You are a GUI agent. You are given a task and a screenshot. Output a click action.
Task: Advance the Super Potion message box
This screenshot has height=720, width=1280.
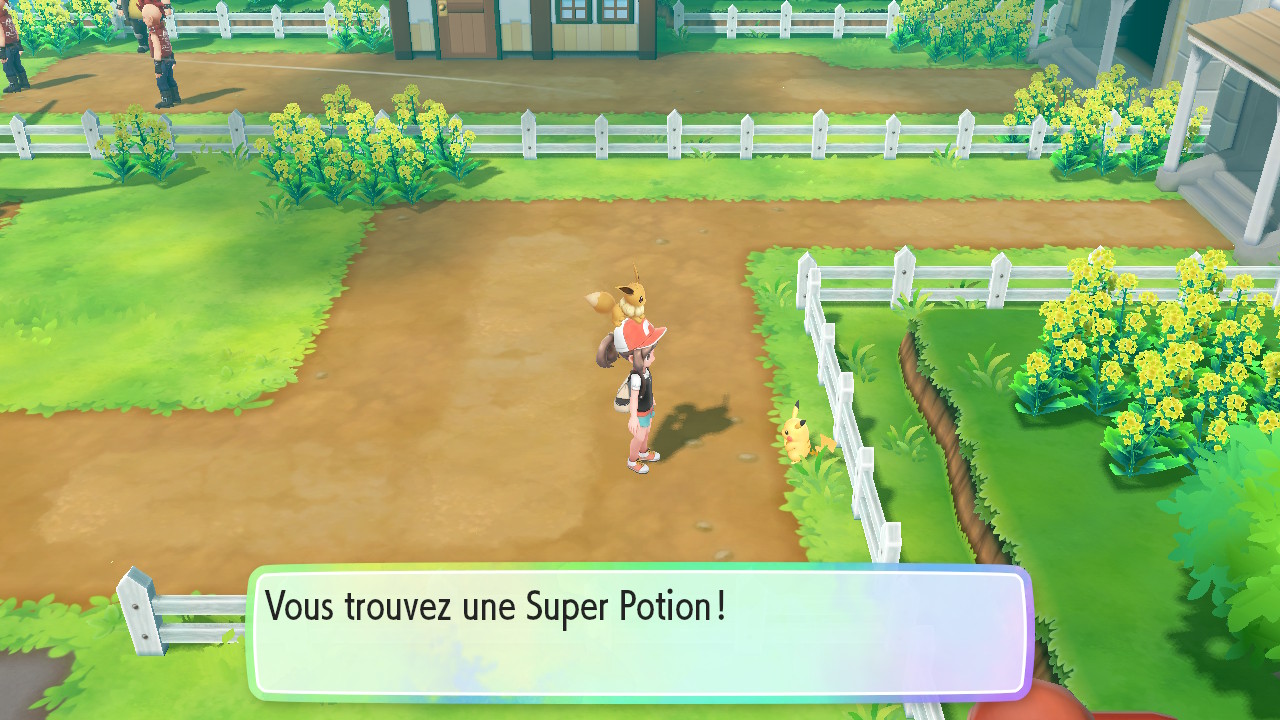coord(639,632)
